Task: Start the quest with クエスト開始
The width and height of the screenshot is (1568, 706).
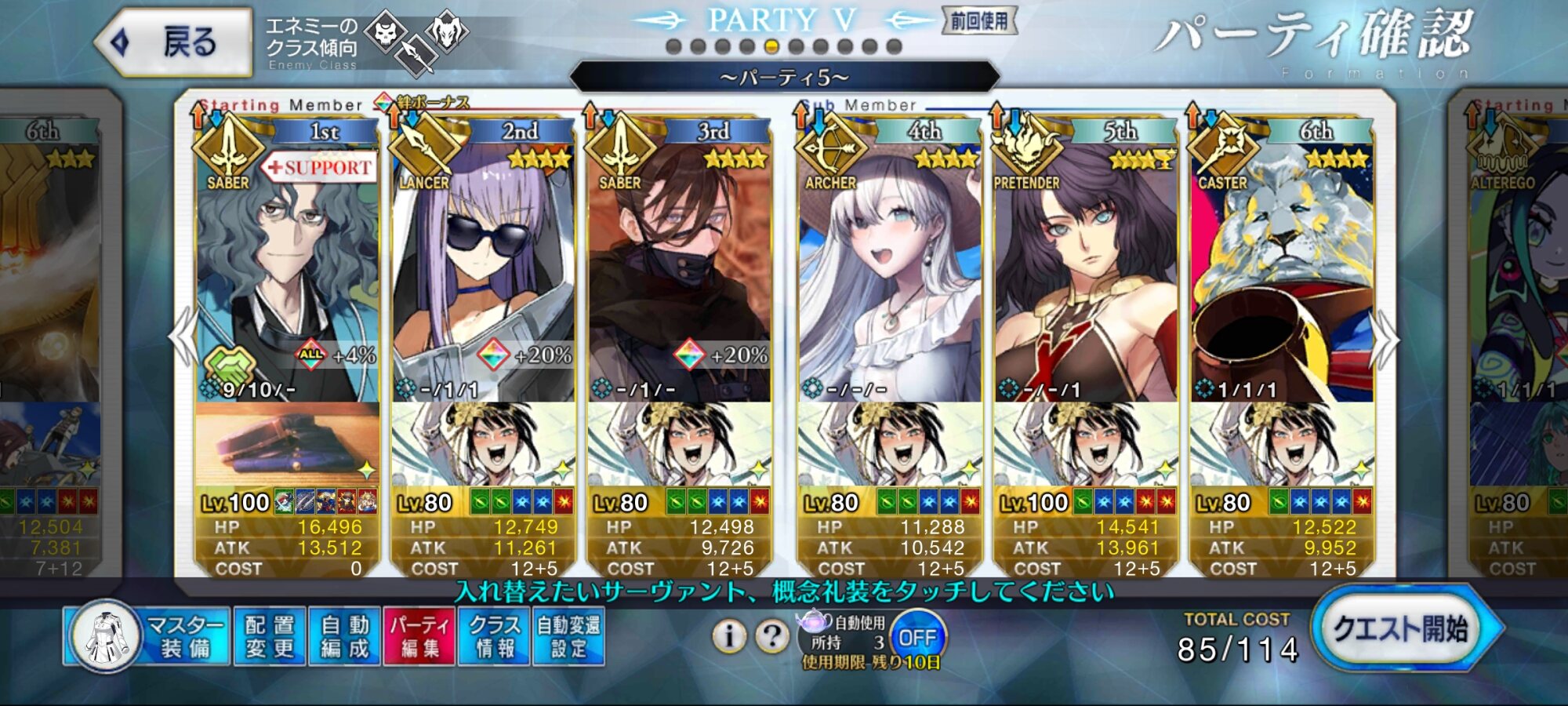Action: click(x=1400, y=629)
